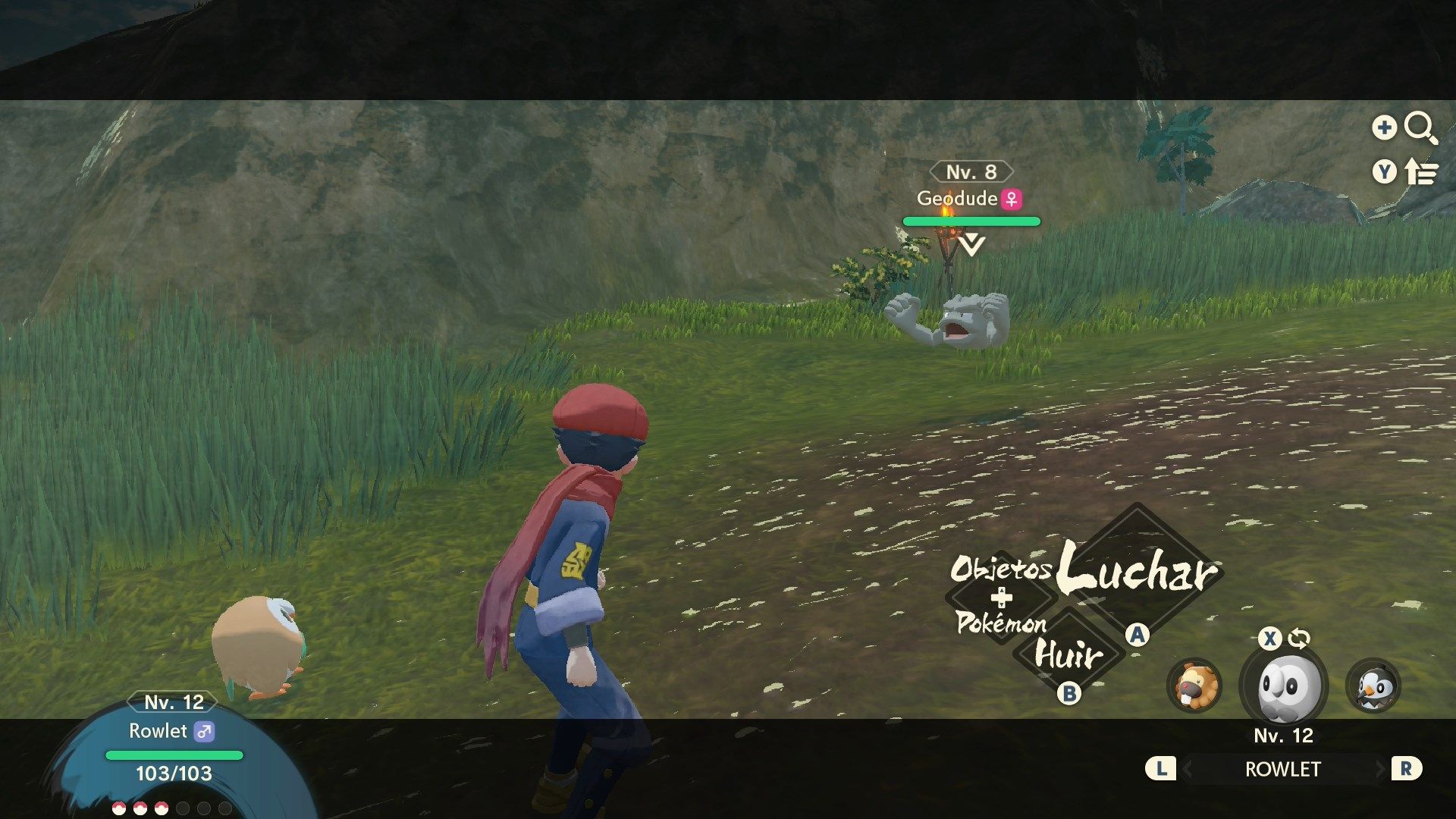Choose the Luchar battle command
Screen dimensions: 1456x819
(x=1137, y=570)
